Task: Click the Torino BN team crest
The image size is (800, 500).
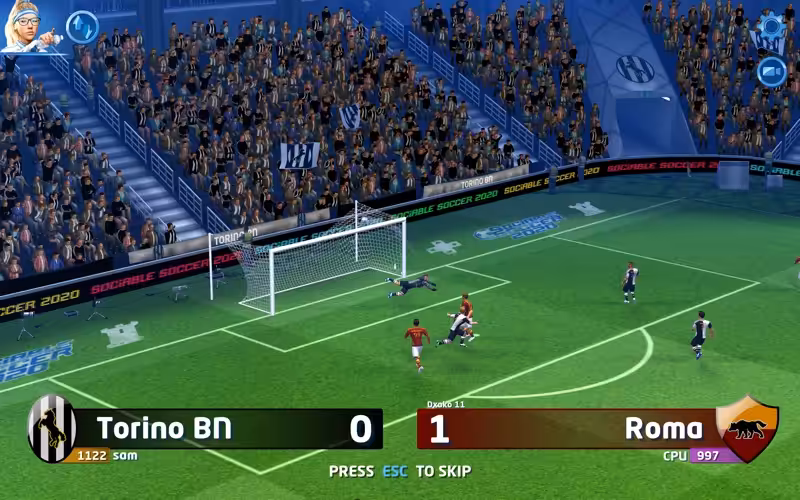Action: click(52, 428)
